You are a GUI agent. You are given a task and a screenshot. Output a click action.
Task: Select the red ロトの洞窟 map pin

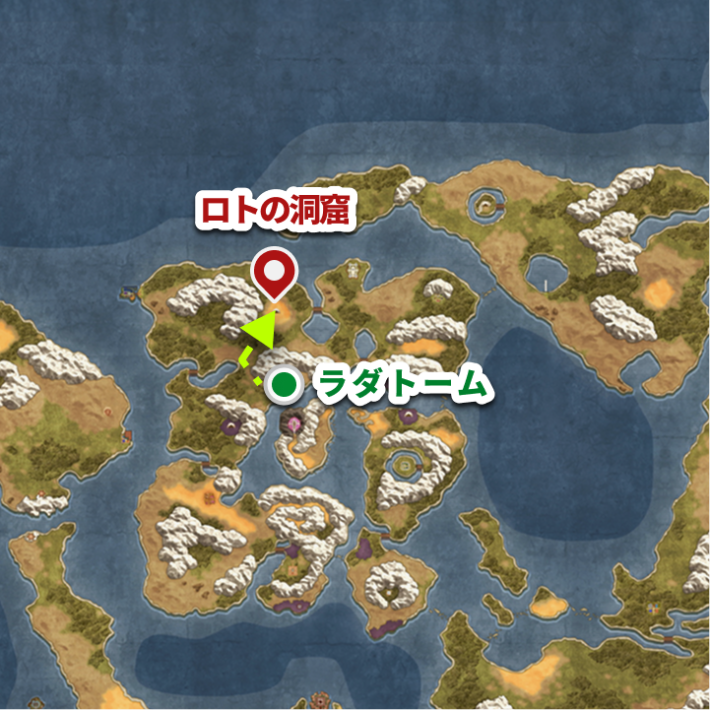273,272
